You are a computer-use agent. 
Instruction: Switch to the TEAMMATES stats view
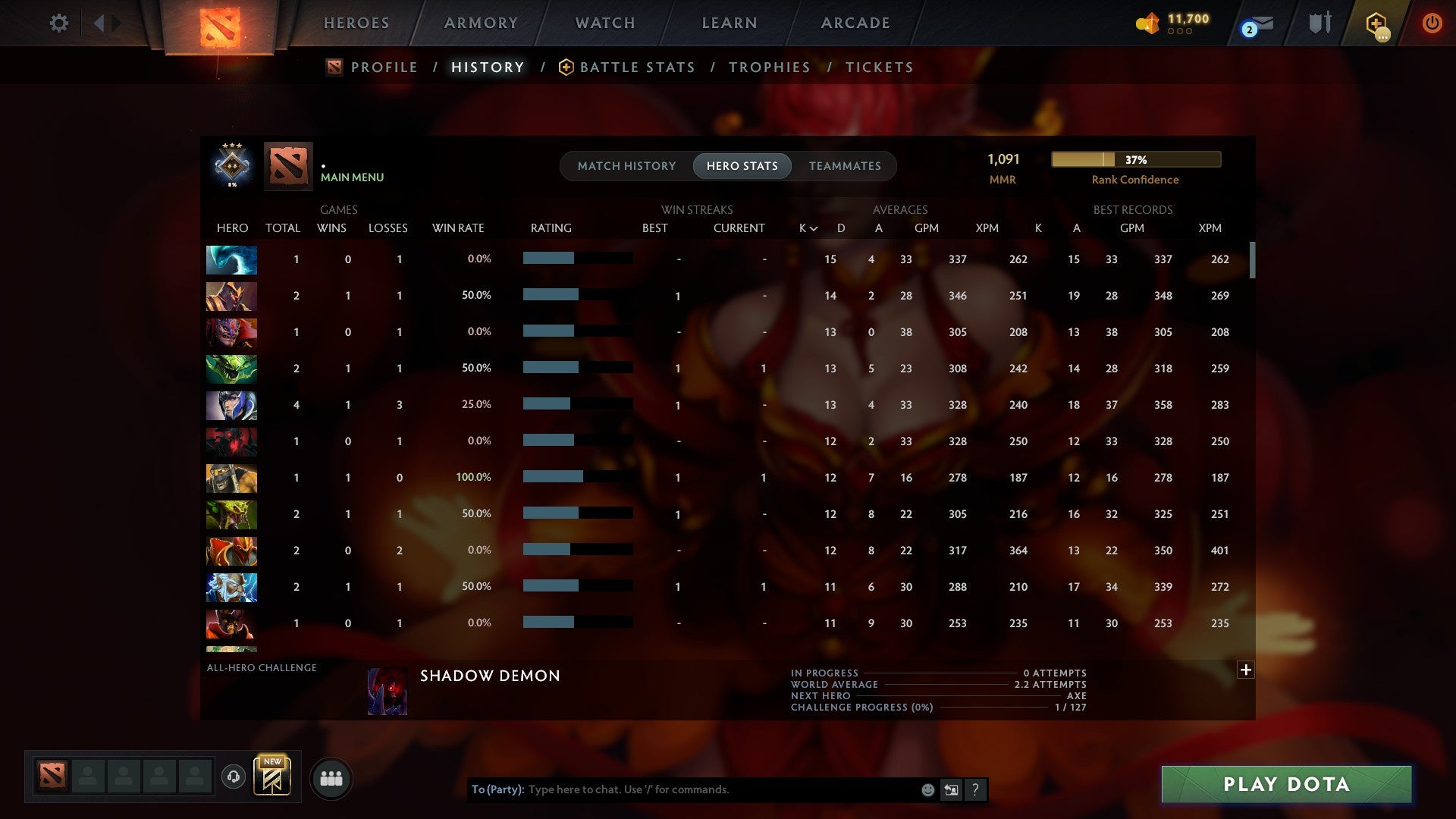pos(845,166)
